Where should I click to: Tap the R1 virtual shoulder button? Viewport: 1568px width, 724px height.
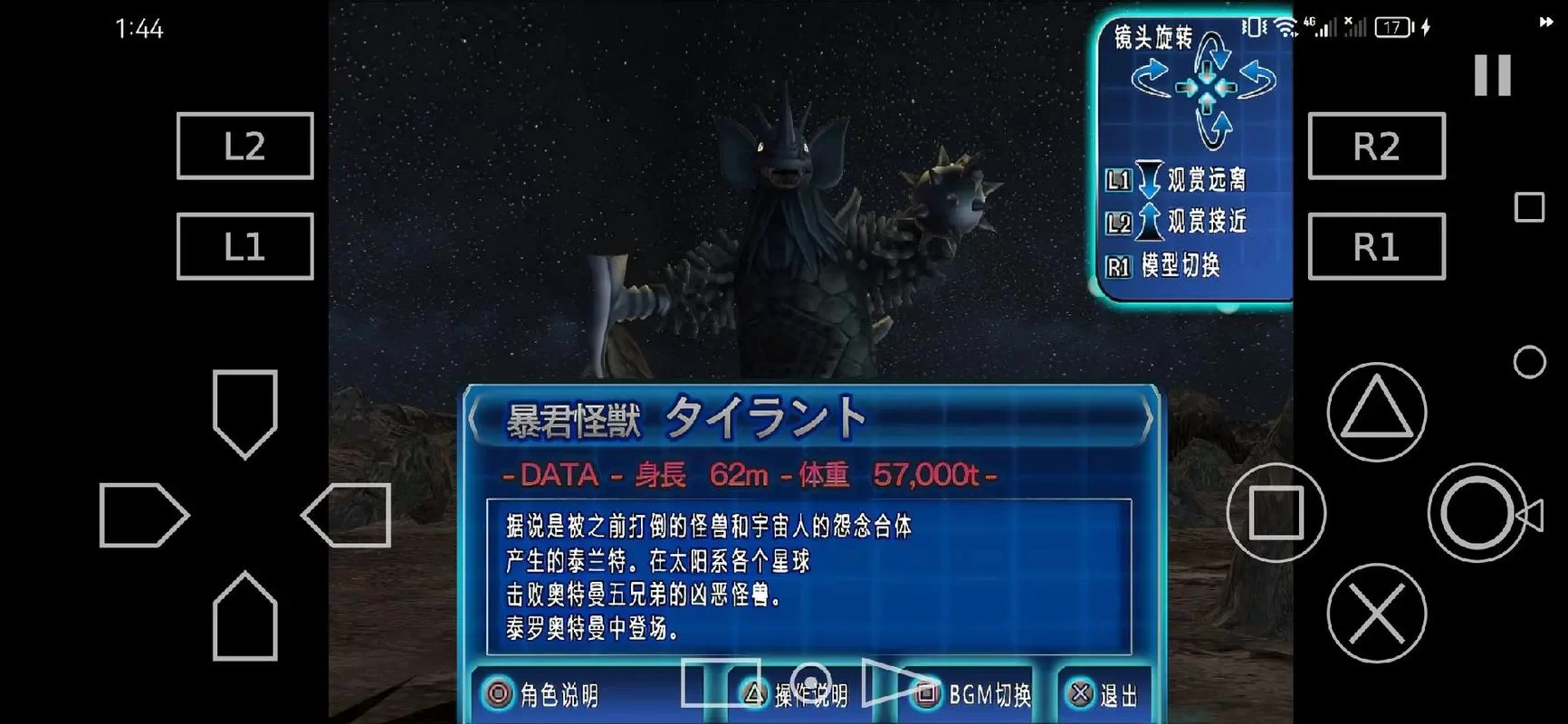click(x=1376, y=246)
